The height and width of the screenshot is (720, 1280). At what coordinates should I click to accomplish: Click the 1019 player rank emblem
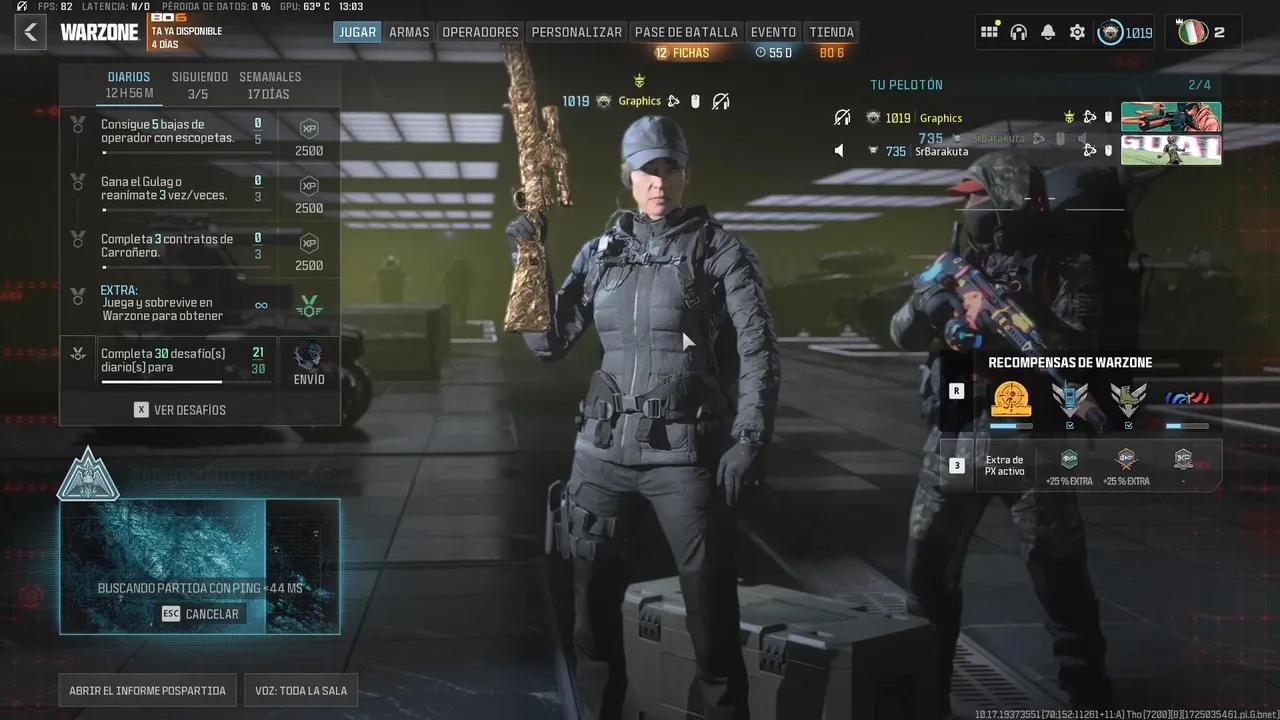[x=1110, y=31]
